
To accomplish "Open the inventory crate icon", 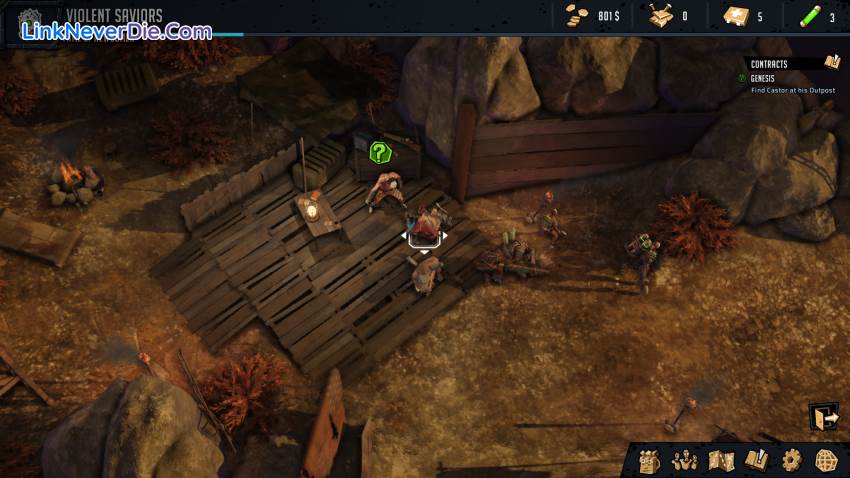I will tap(651, 461).
